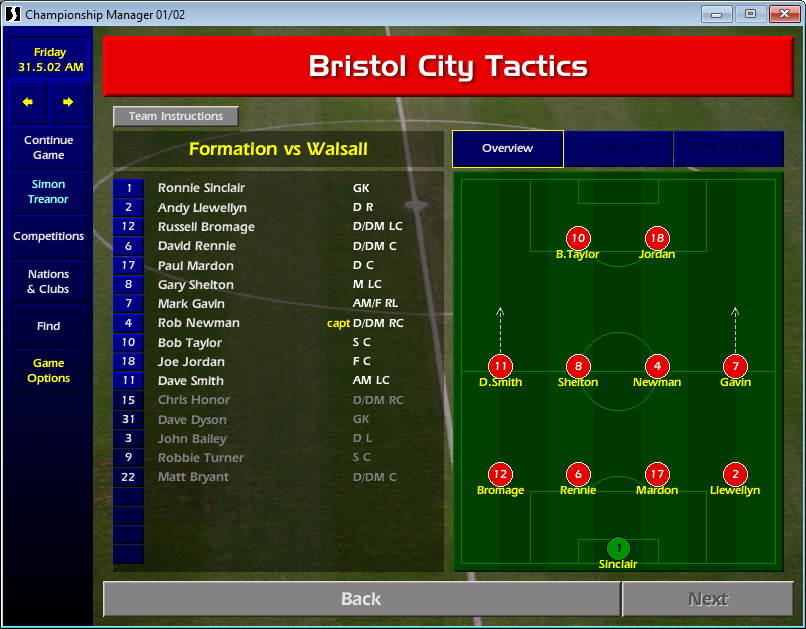
Task: Continue Game from the sidebar
Action: coord(49,148)
